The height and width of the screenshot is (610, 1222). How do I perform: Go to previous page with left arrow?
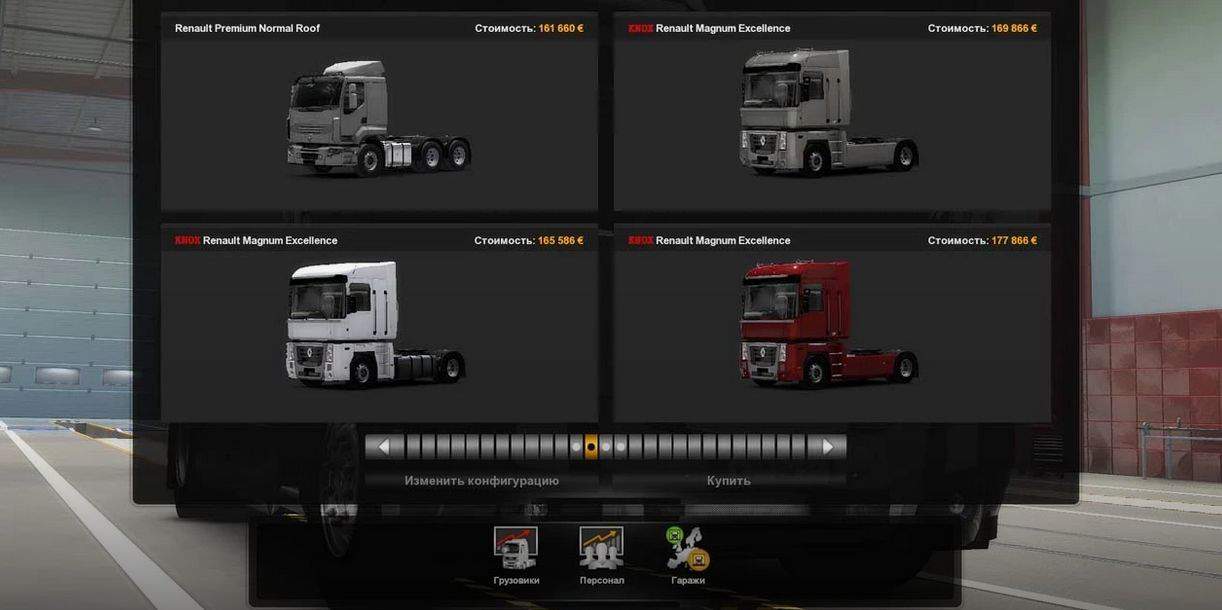tap(384, 447)
